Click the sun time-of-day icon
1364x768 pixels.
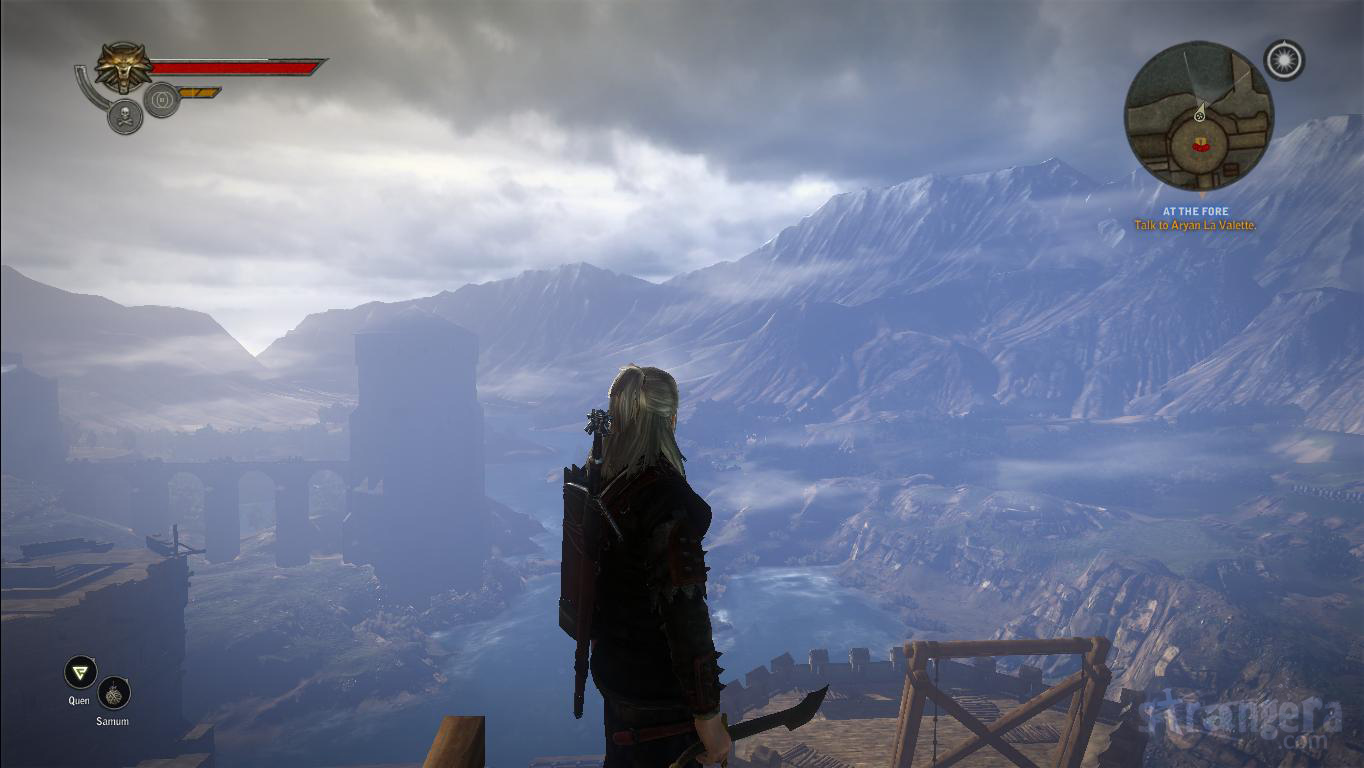(x=1284, y=60)
